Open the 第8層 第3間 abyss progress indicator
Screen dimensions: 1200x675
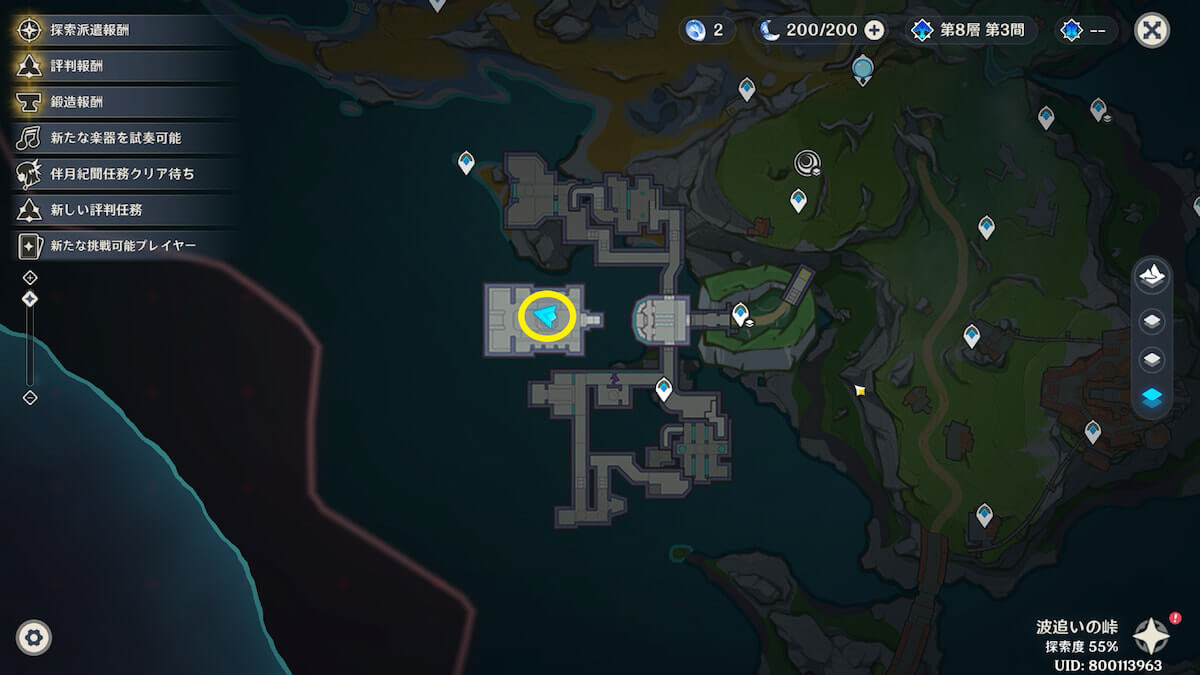pyautogui.click(x=967, y=30)
